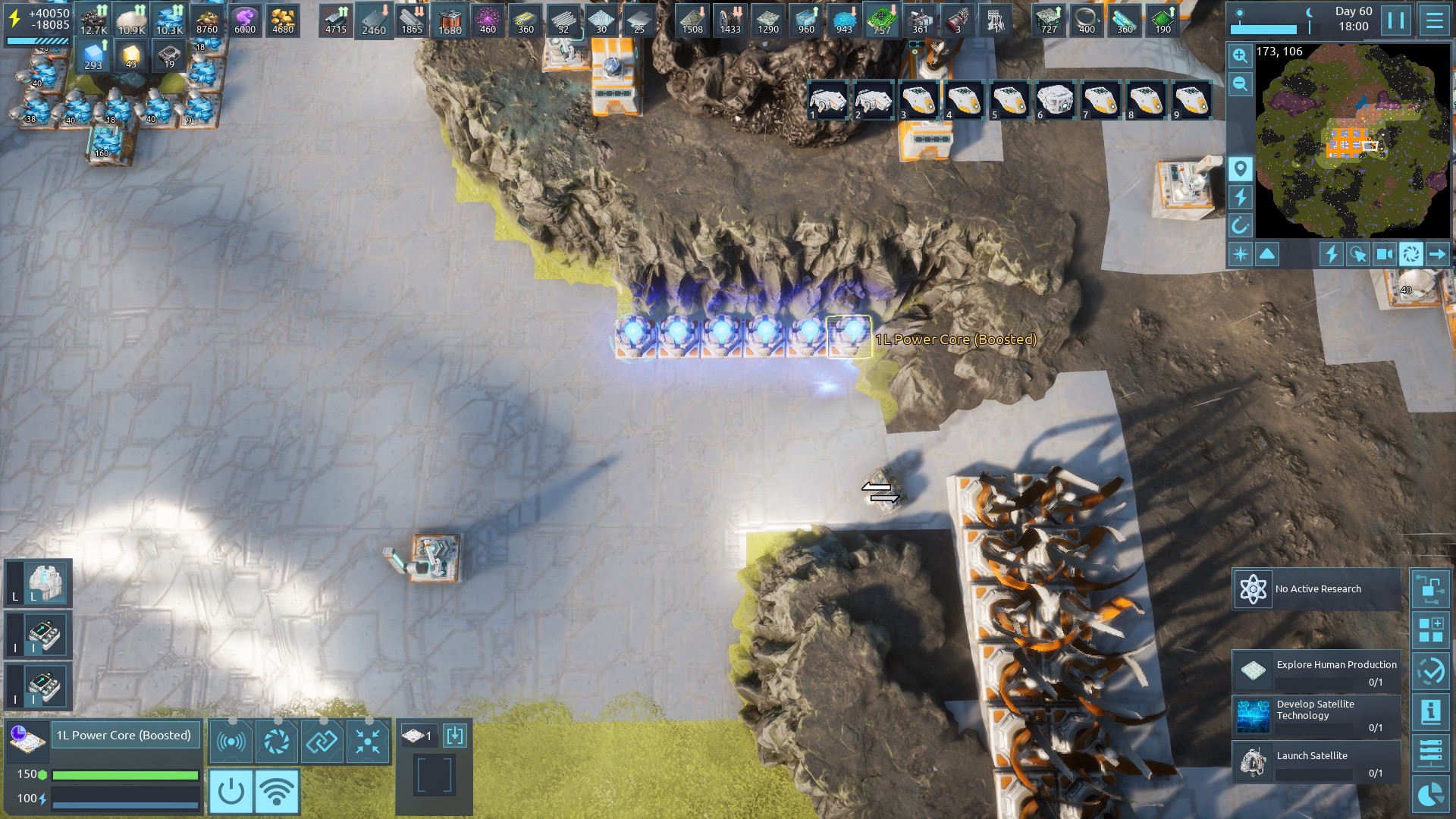Zoom in on the minimap
Image resolution: width=1456 pixels, height=819 pixels.
tap(1240, 55)
